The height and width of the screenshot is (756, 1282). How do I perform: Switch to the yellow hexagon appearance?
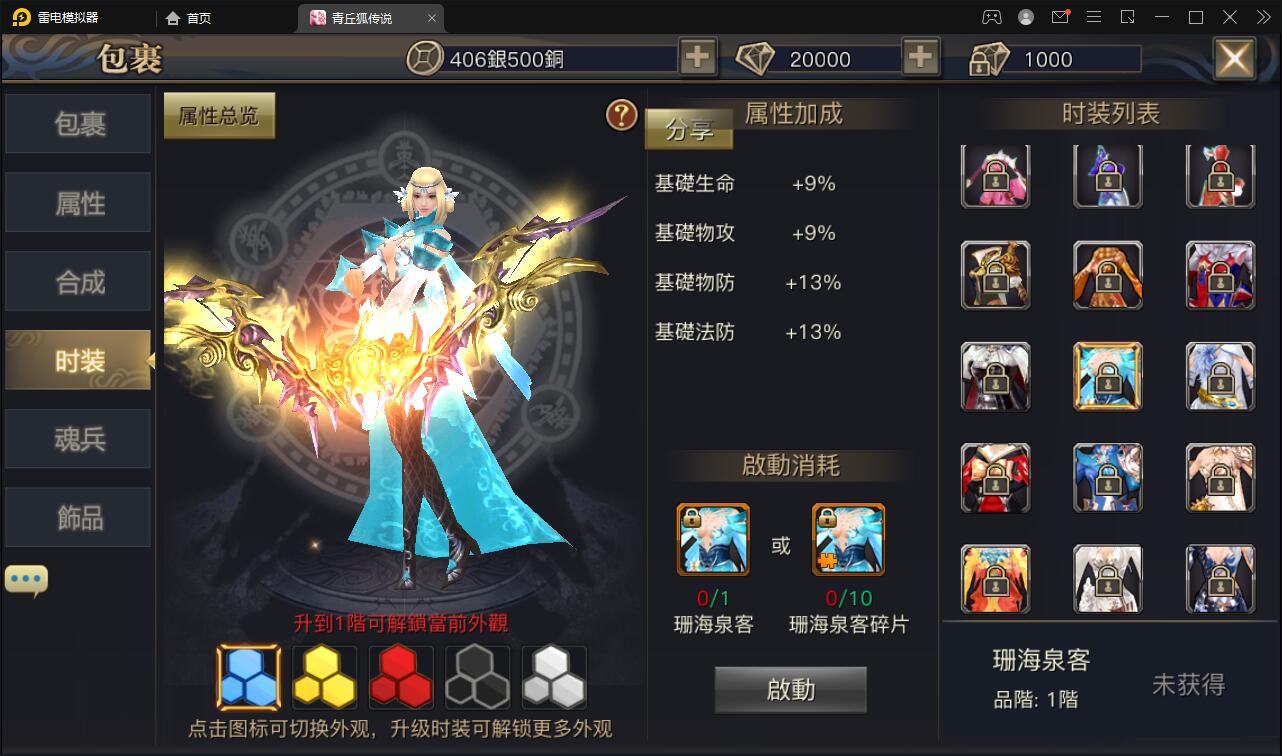click(324, 676)
